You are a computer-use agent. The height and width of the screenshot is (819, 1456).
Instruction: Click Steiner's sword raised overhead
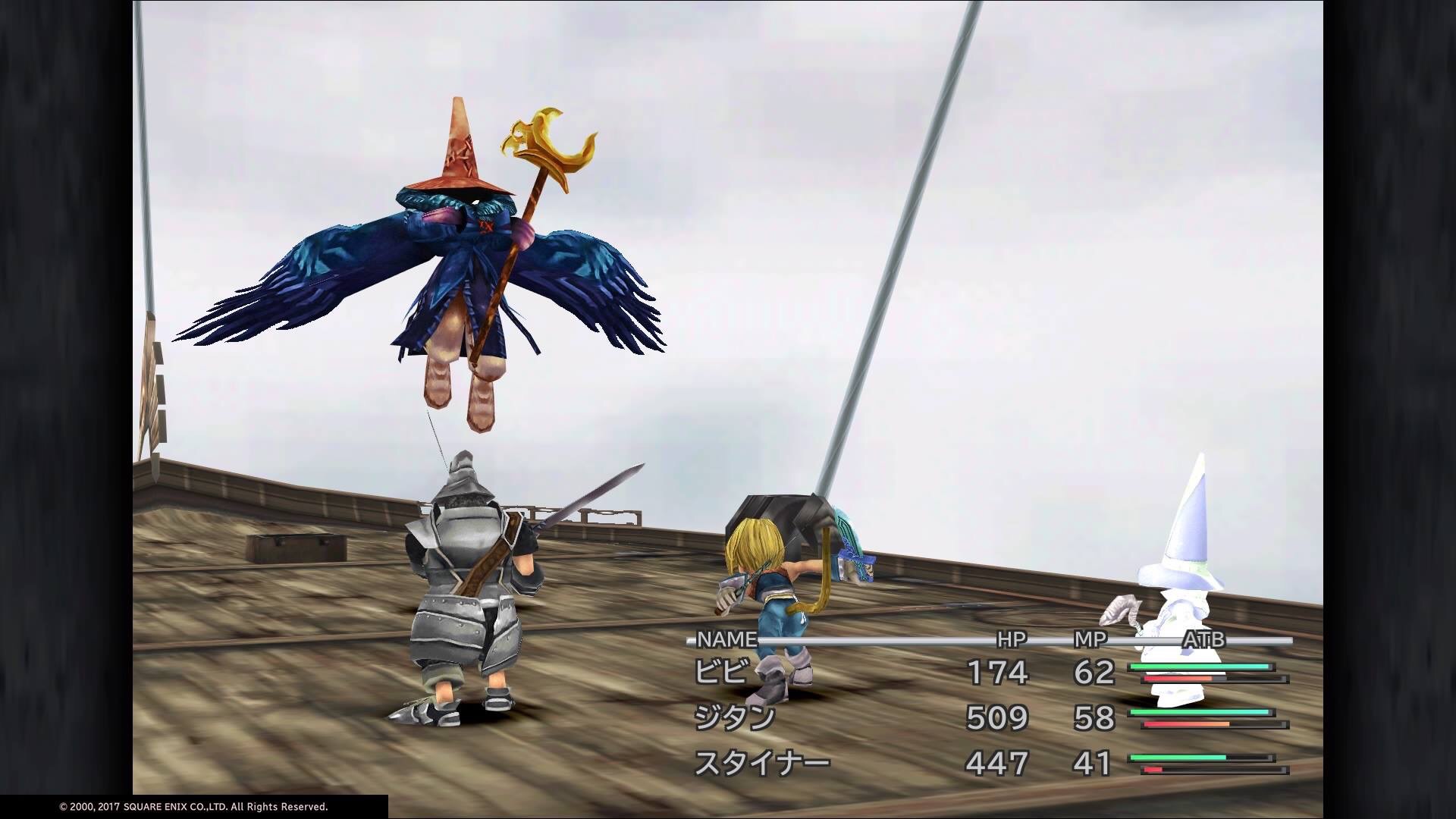click(x=591, y=493)
